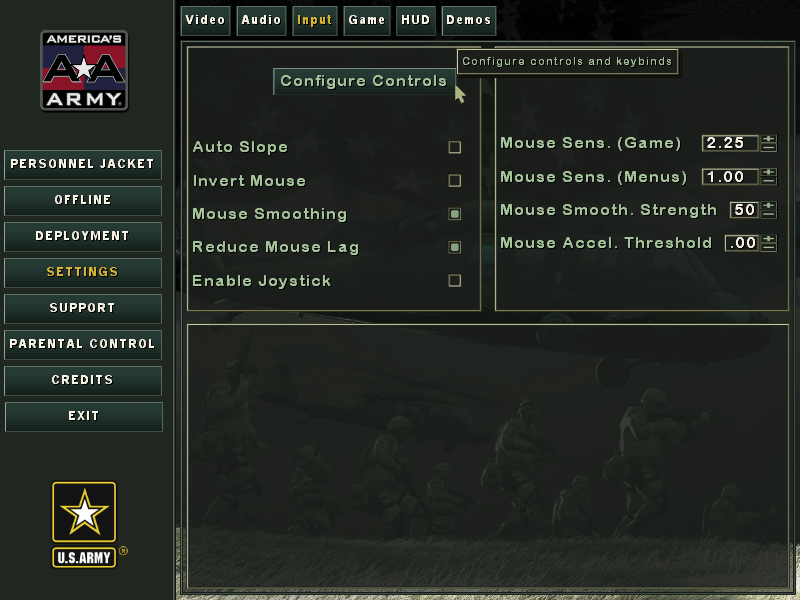This screenshot has width=800, height=600.
Task: Open the Deployment menu
Action: pyautogui.click(x=83, y=236)
